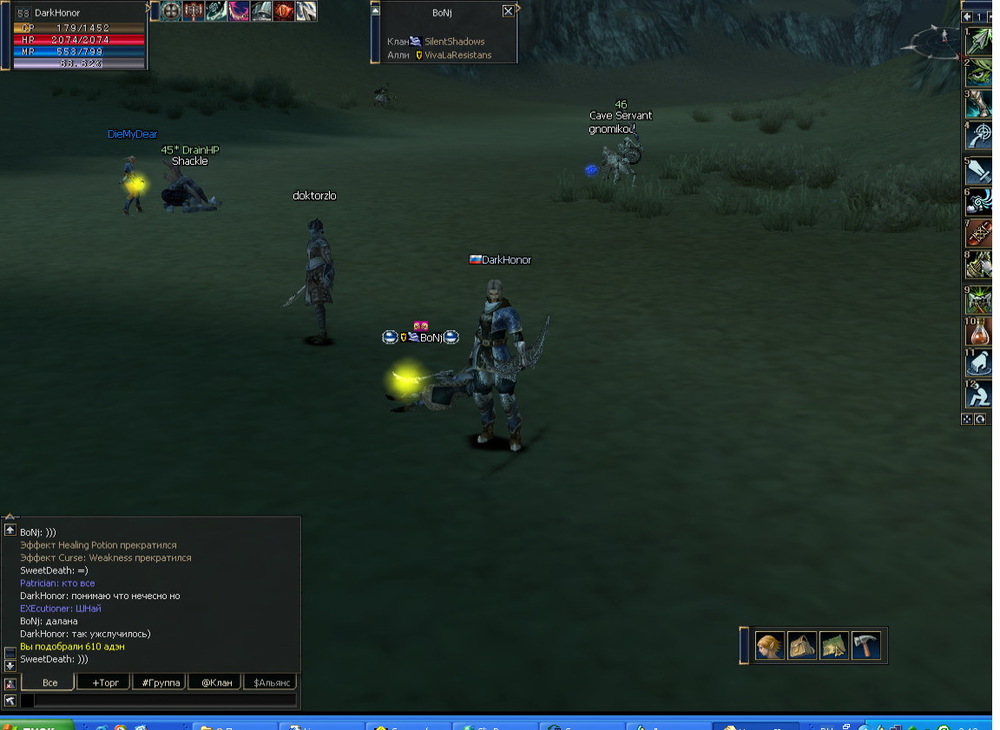The image size is (1000, 730).
Task: Activate the crosshair target skill in slot 4
Action: pos(978,137)
